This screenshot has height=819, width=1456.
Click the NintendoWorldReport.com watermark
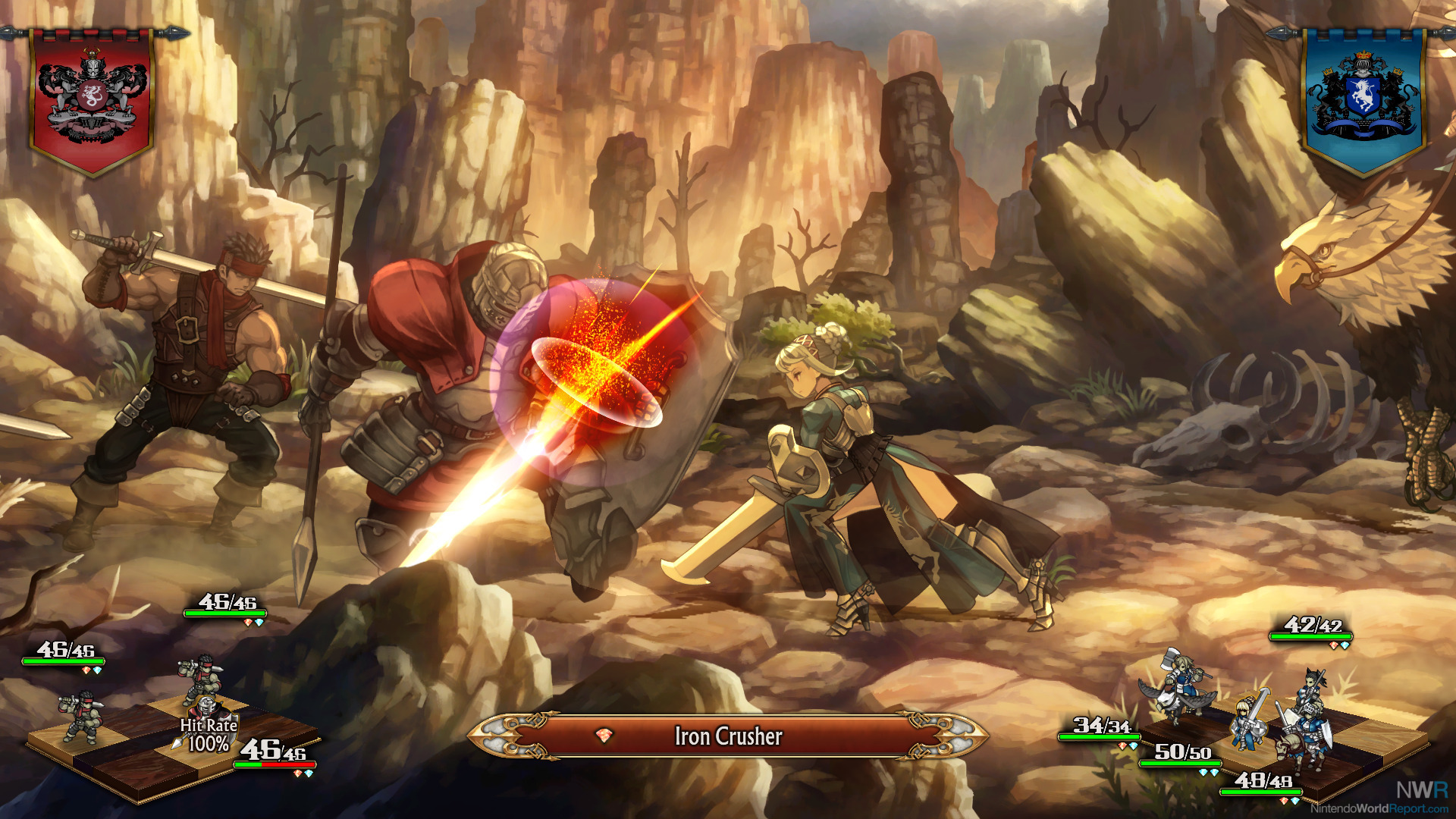1382,808
